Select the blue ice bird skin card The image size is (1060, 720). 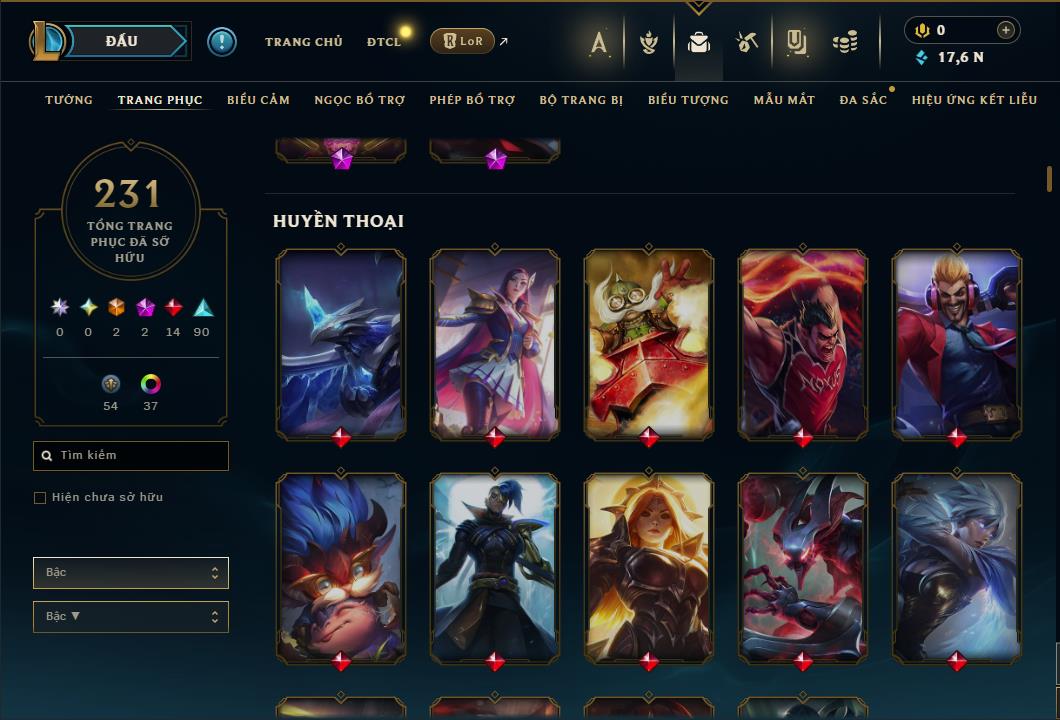341,342
